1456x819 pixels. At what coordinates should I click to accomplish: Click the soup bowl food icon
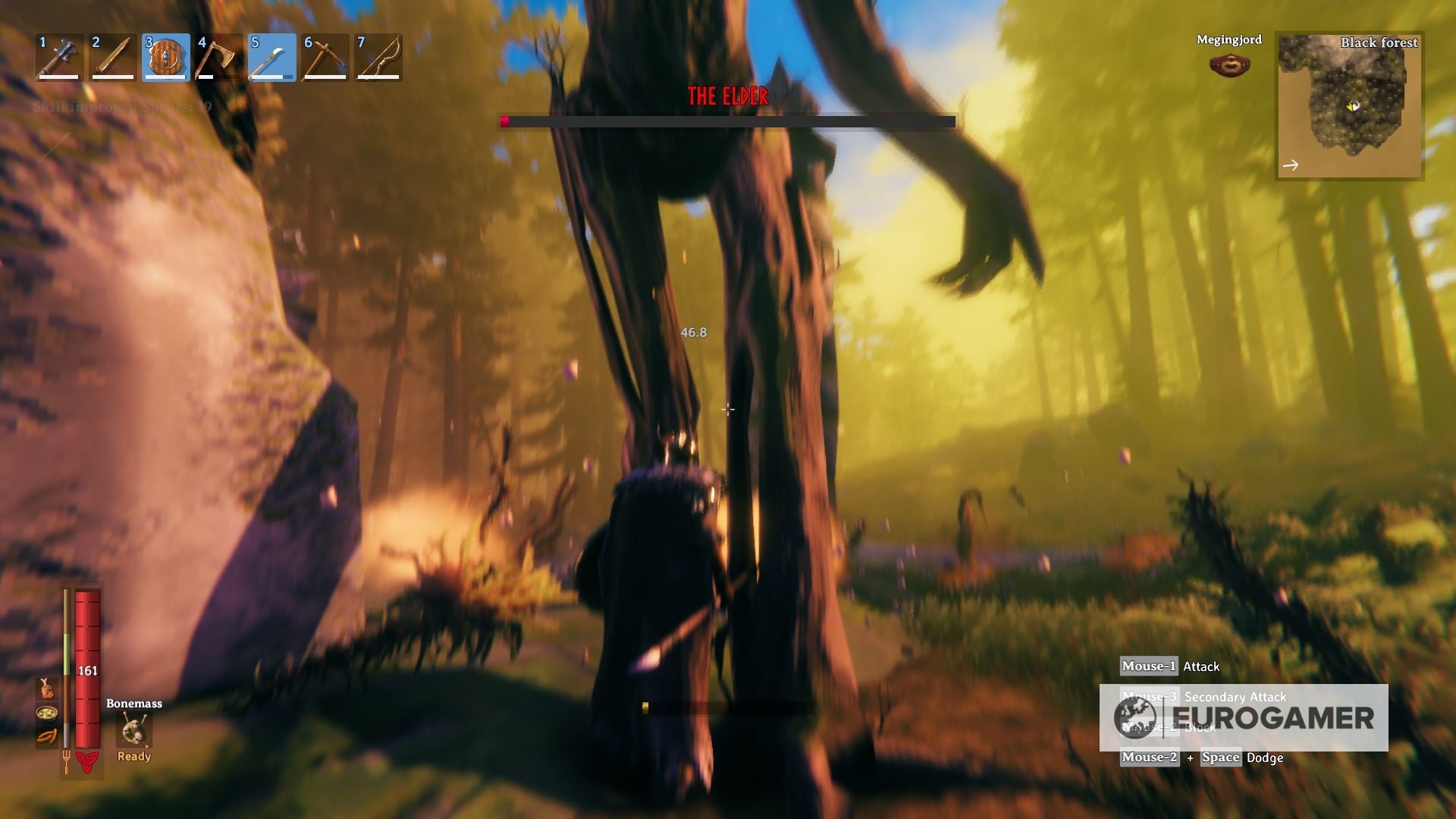pyautogui.click(x=46, y=714)
